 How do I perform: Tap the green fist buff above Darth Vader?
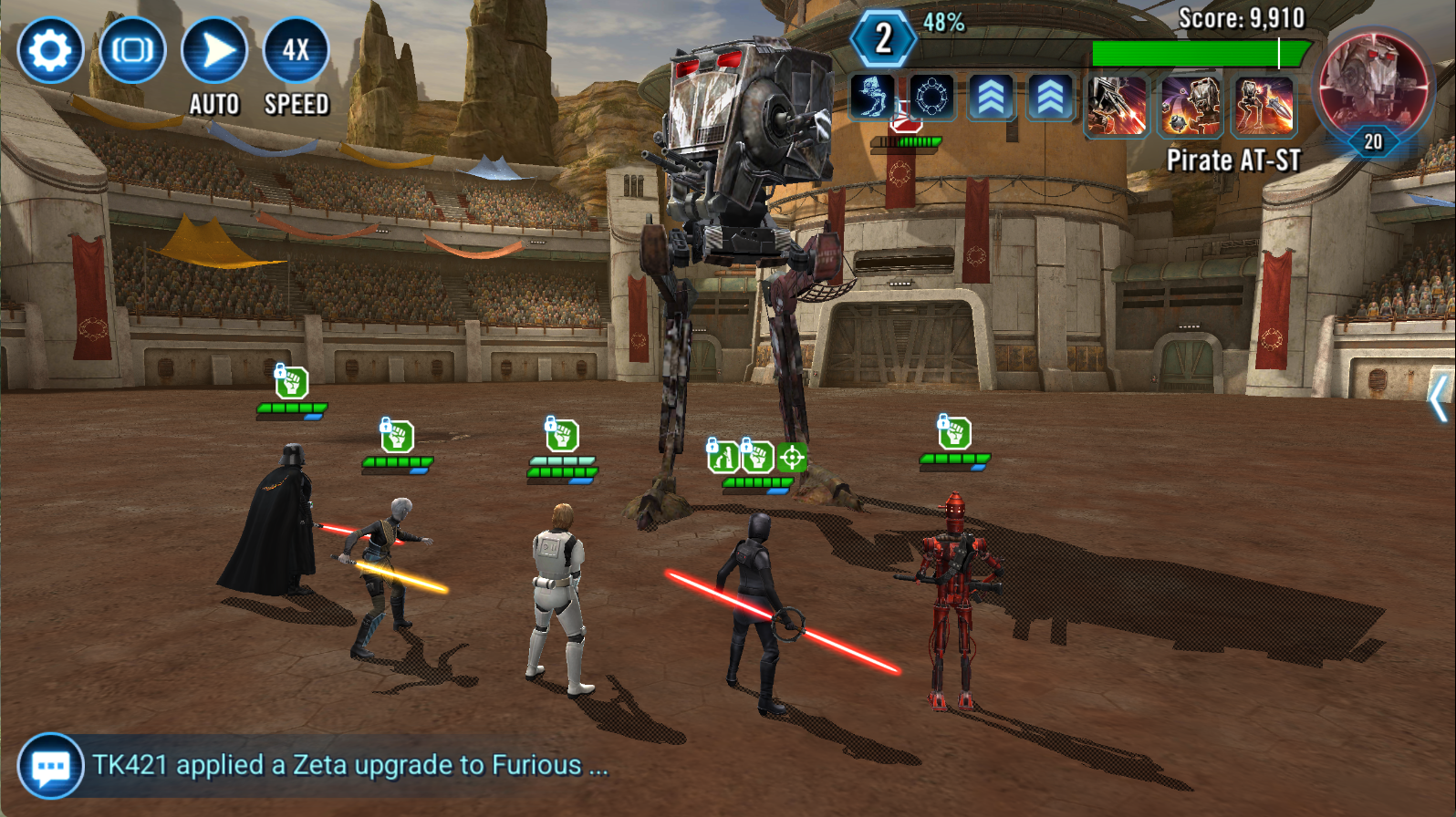pyautogui.click(x=292, y=382)
